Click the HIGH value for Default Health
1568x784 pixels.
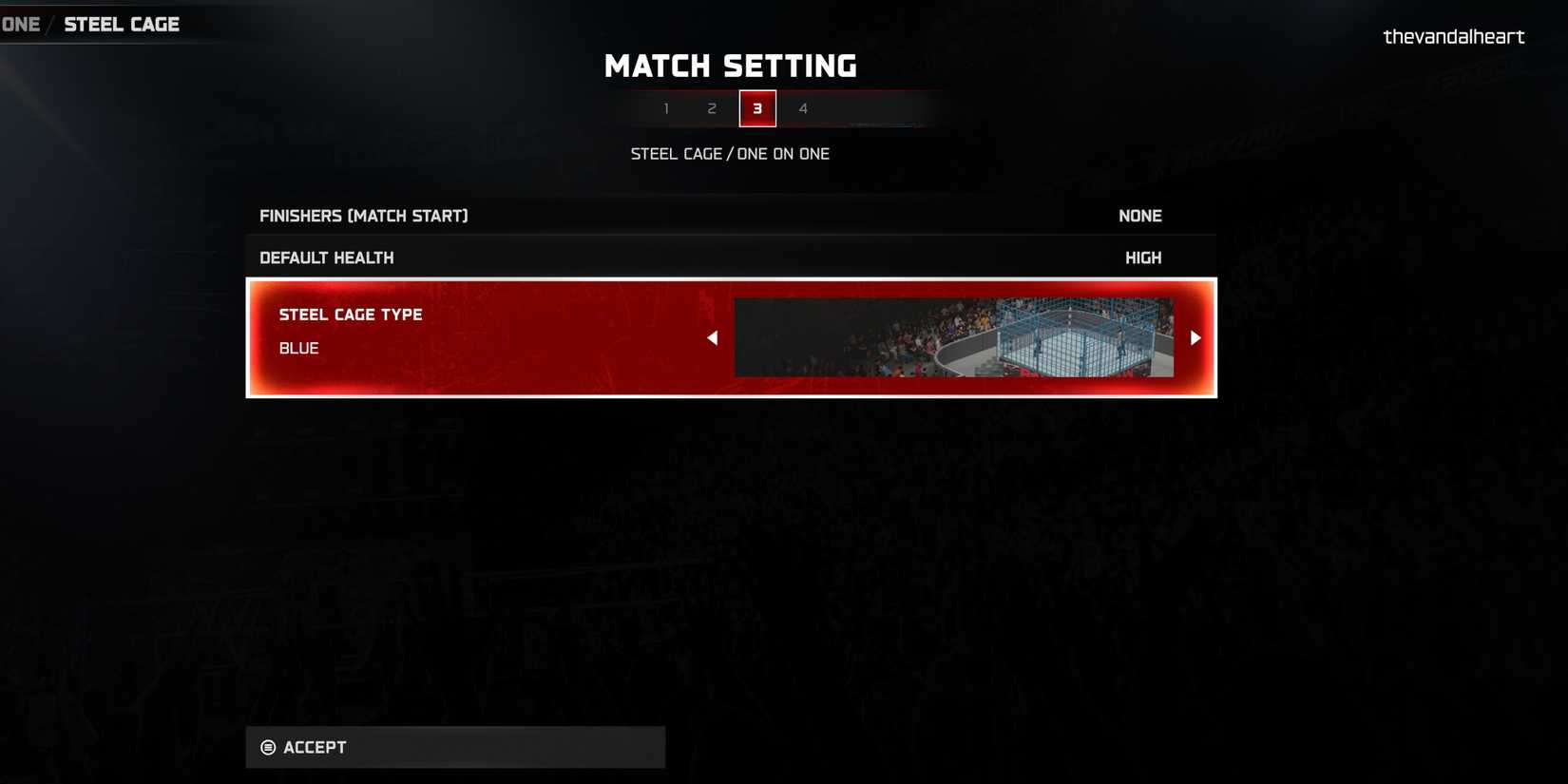coord(1142,257)
